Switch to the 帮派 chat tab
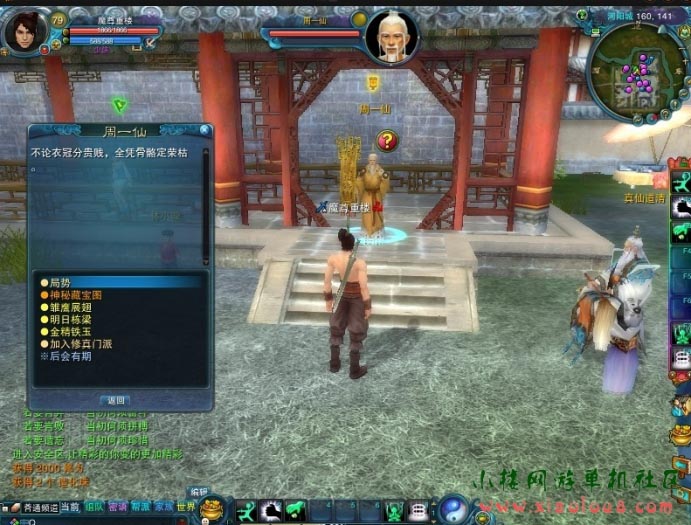 tap(140, 508)
